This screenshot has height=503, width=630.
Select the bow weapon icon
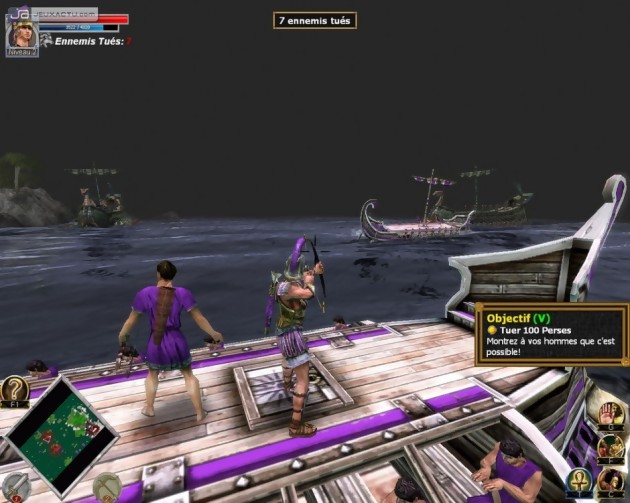[x=107, y=486]
